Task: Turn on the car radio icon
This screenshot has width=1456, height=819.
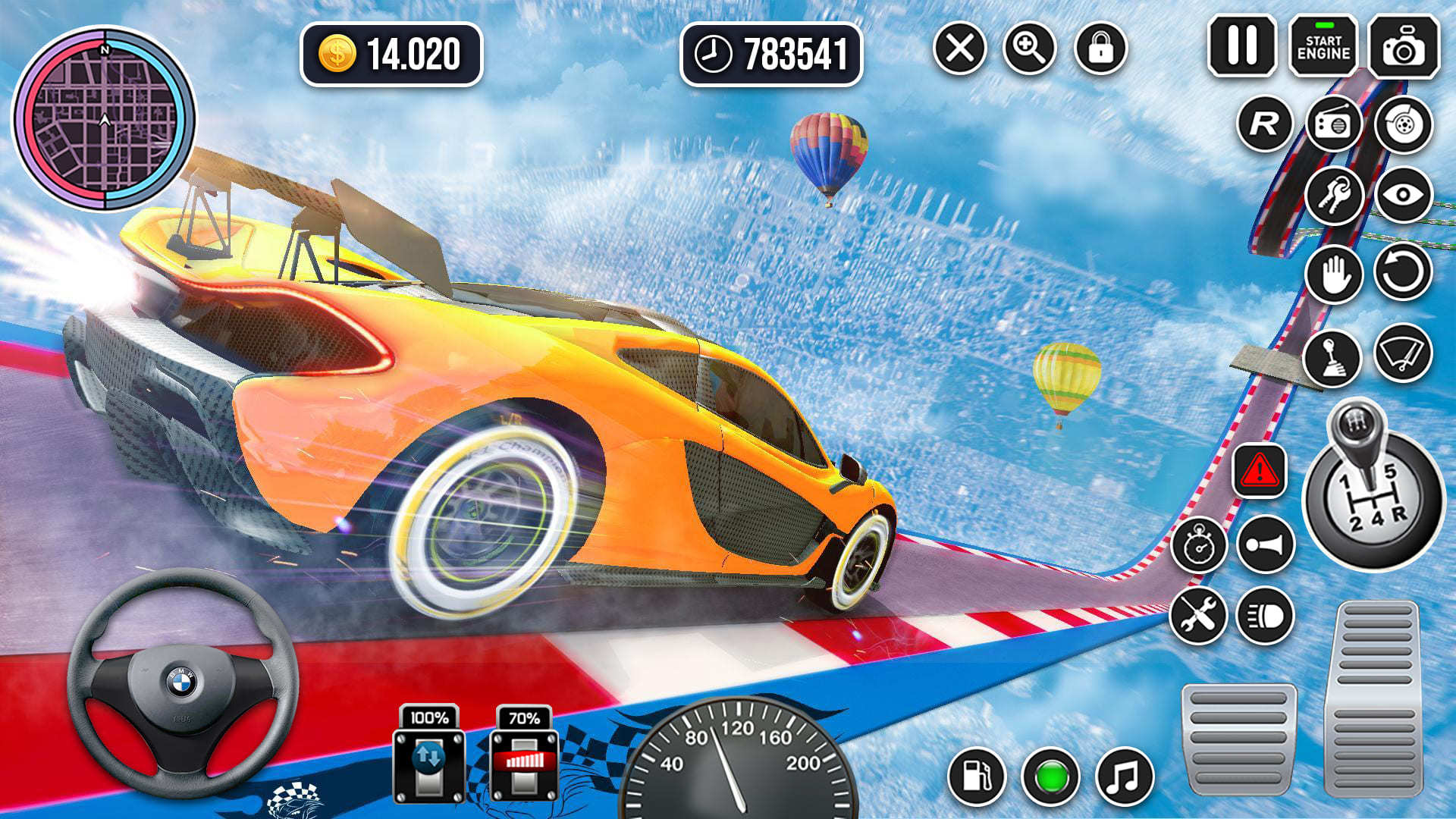Action: point(1334,124)
